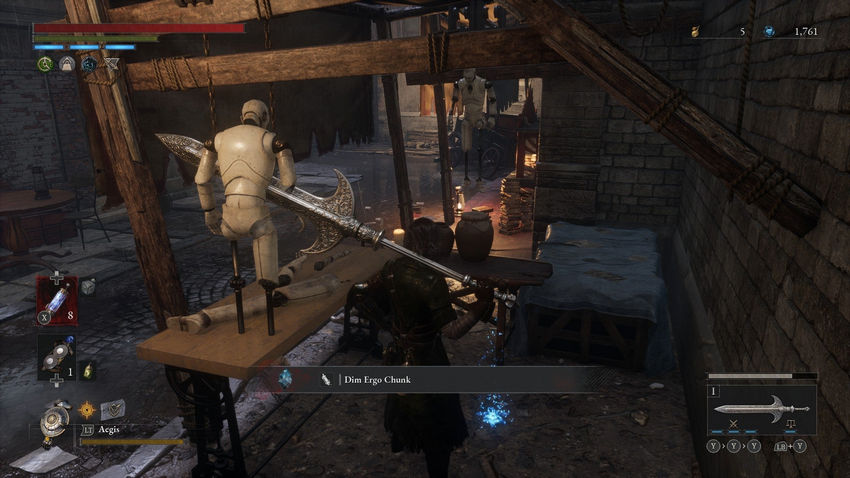
Task: Click the dark blue circular status icon
Action: [x=89, y=64]
